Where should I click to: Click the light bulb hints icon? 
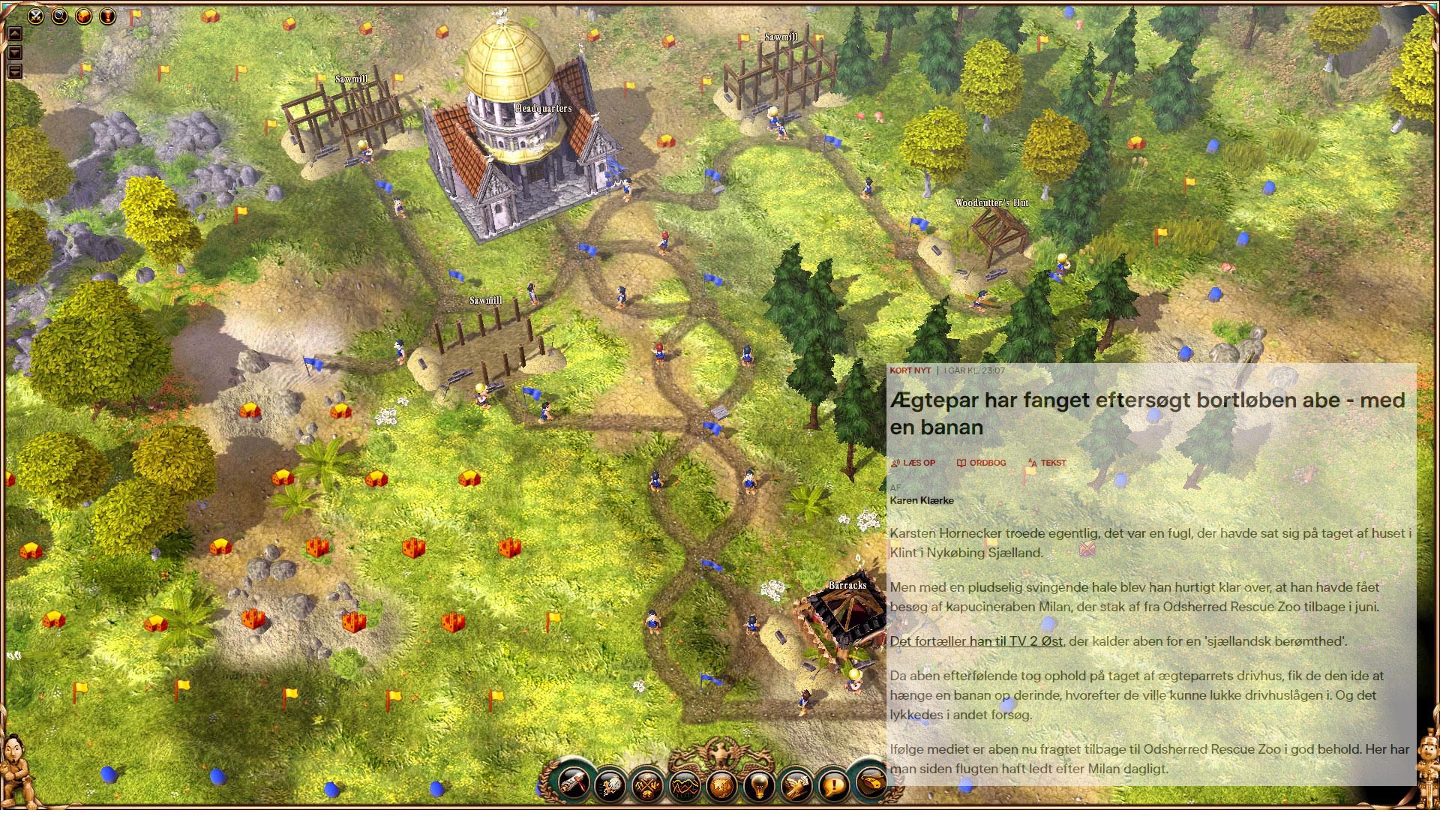pyautogui.click(x=759, y=787)
